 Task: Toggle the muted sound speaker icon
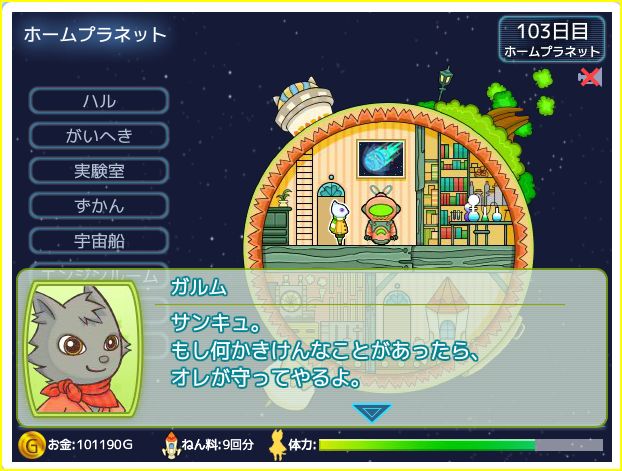590,77
